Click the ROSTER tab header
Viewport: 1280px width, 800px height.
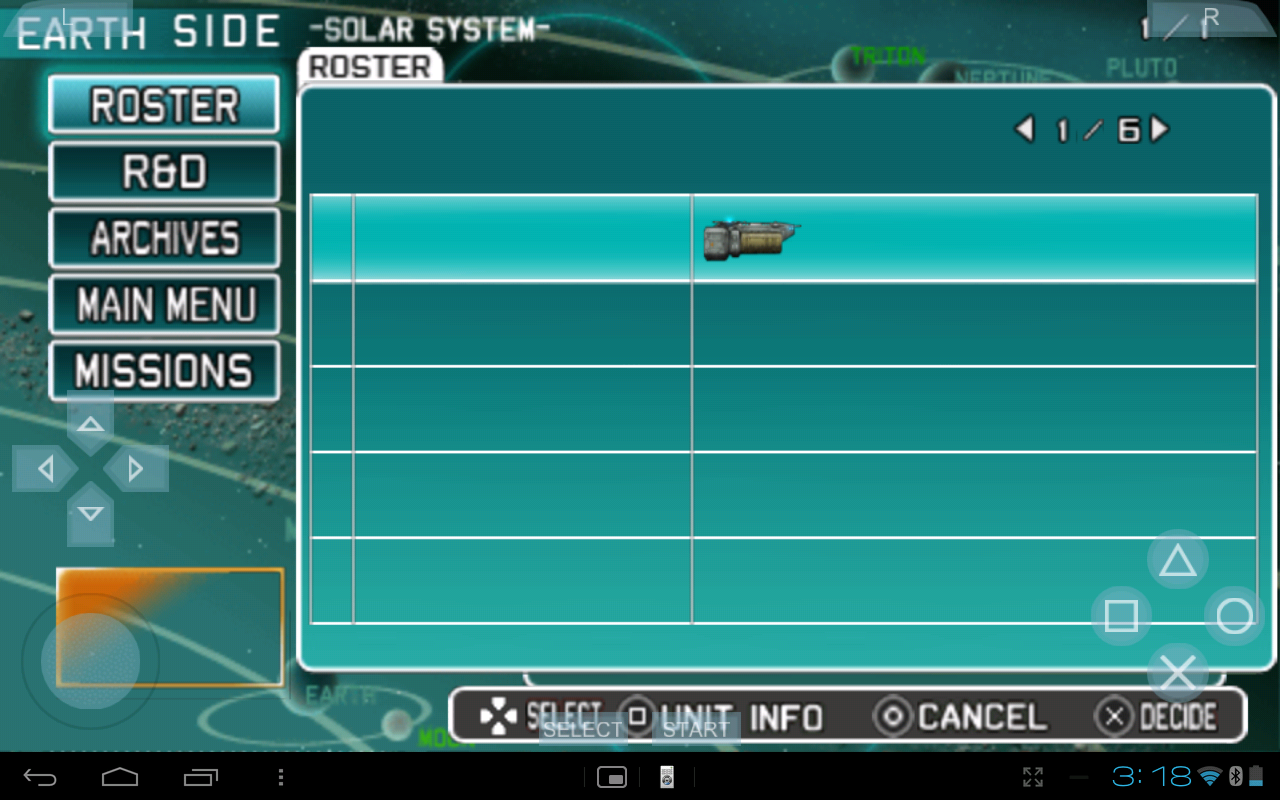(x=370, y=67)
